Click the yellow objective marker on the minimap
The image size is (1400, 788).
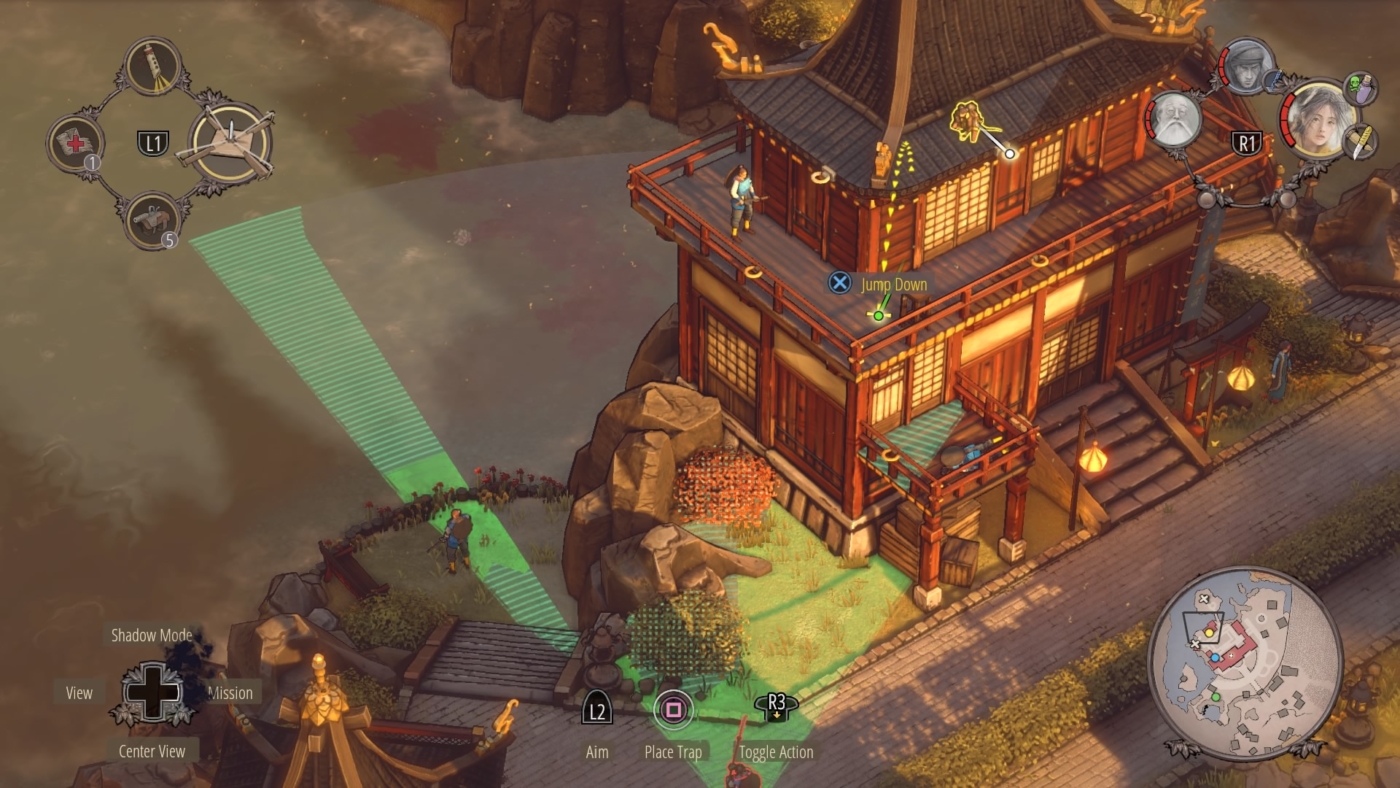(1209, 634)
